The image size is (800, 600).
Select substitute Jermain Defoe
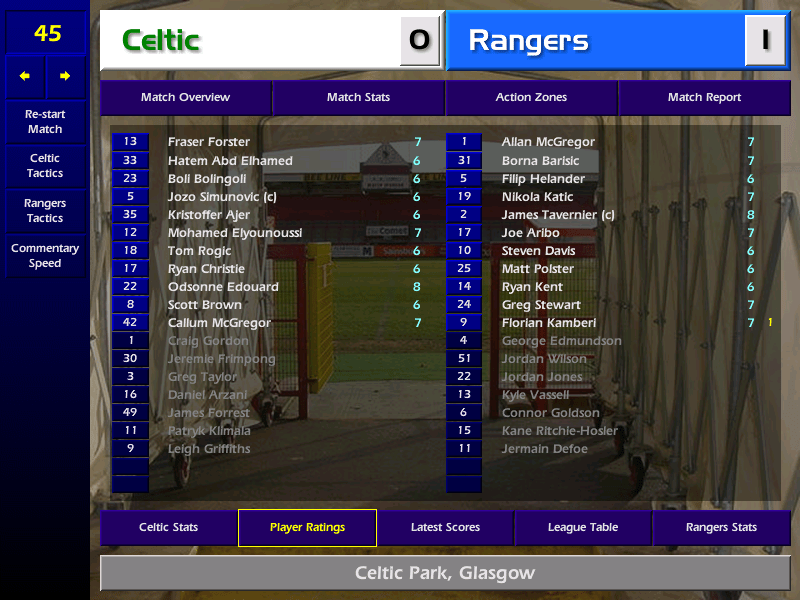pyautogui.click(x=544, y=449)
